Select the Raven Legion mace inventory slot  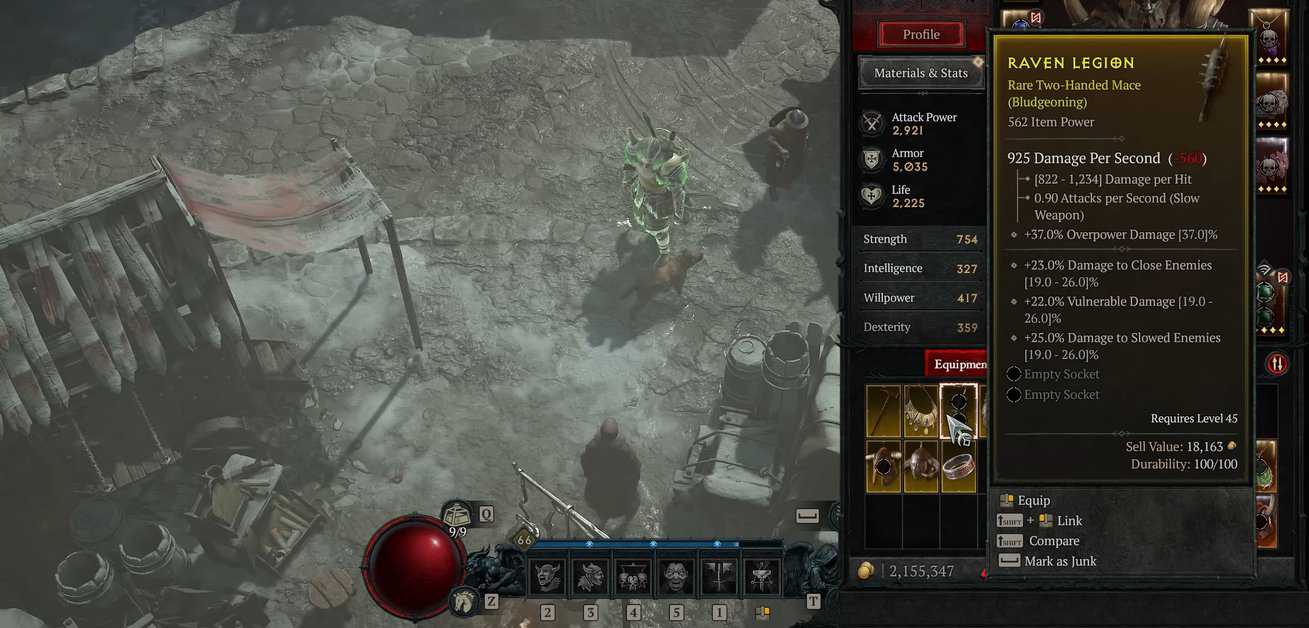[959, 411]
